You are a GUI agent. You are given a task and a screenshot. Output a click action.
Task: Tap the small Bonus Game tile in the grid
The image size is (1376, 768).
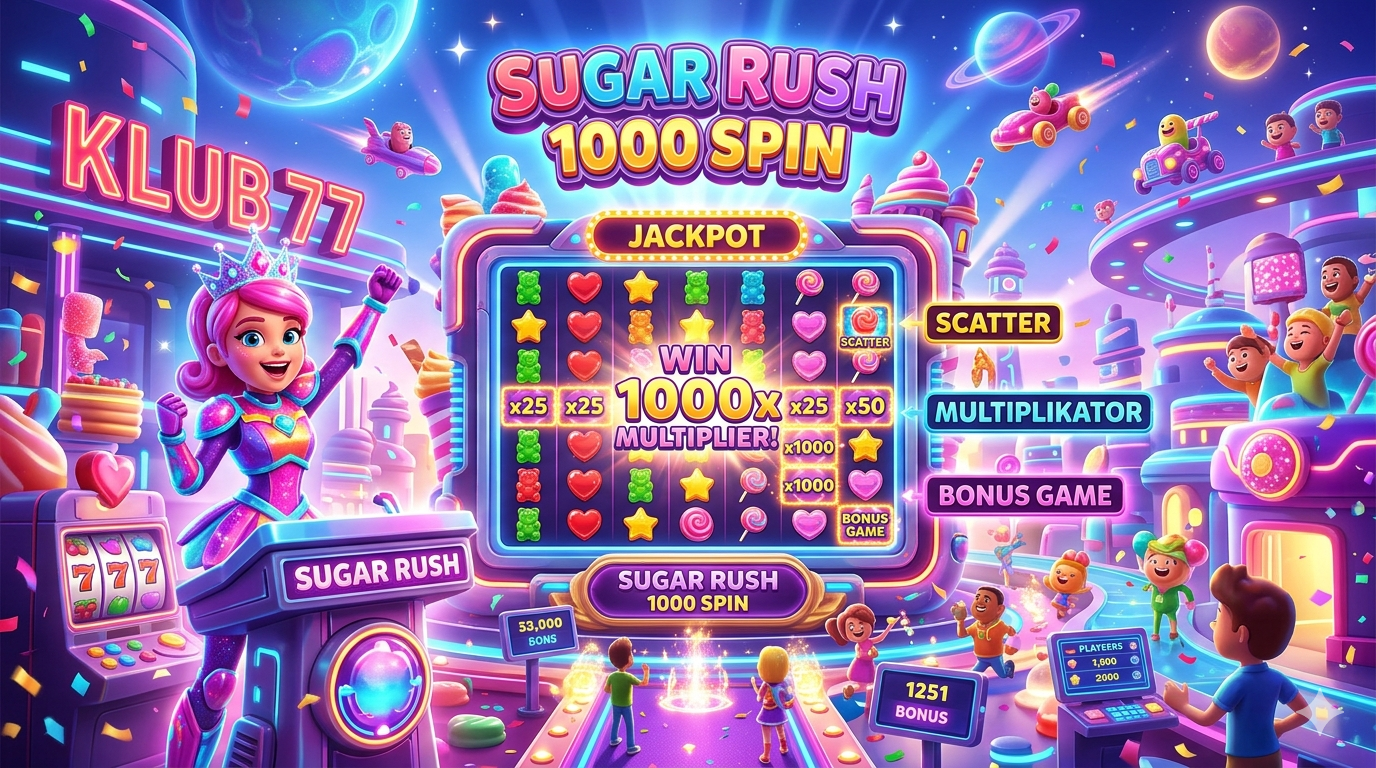click(865, 524)
